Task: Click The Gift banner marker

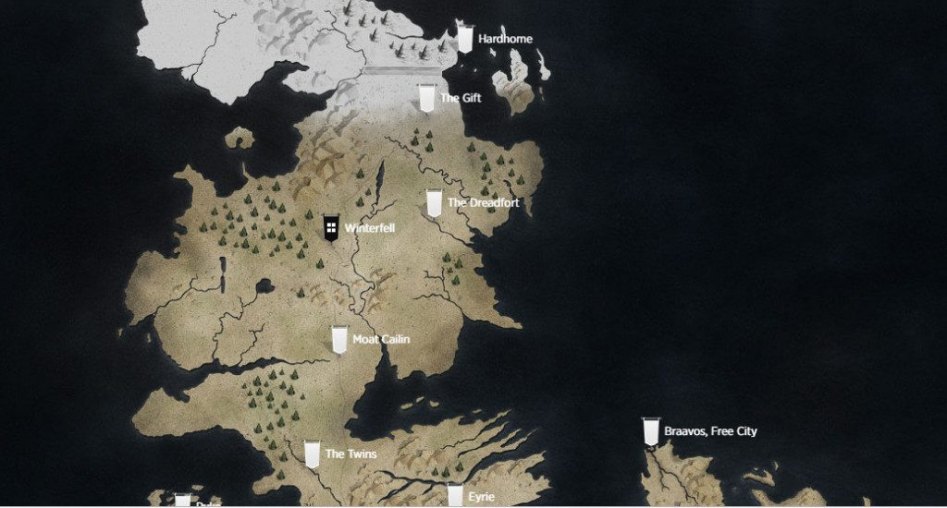Action: [427, 98]
